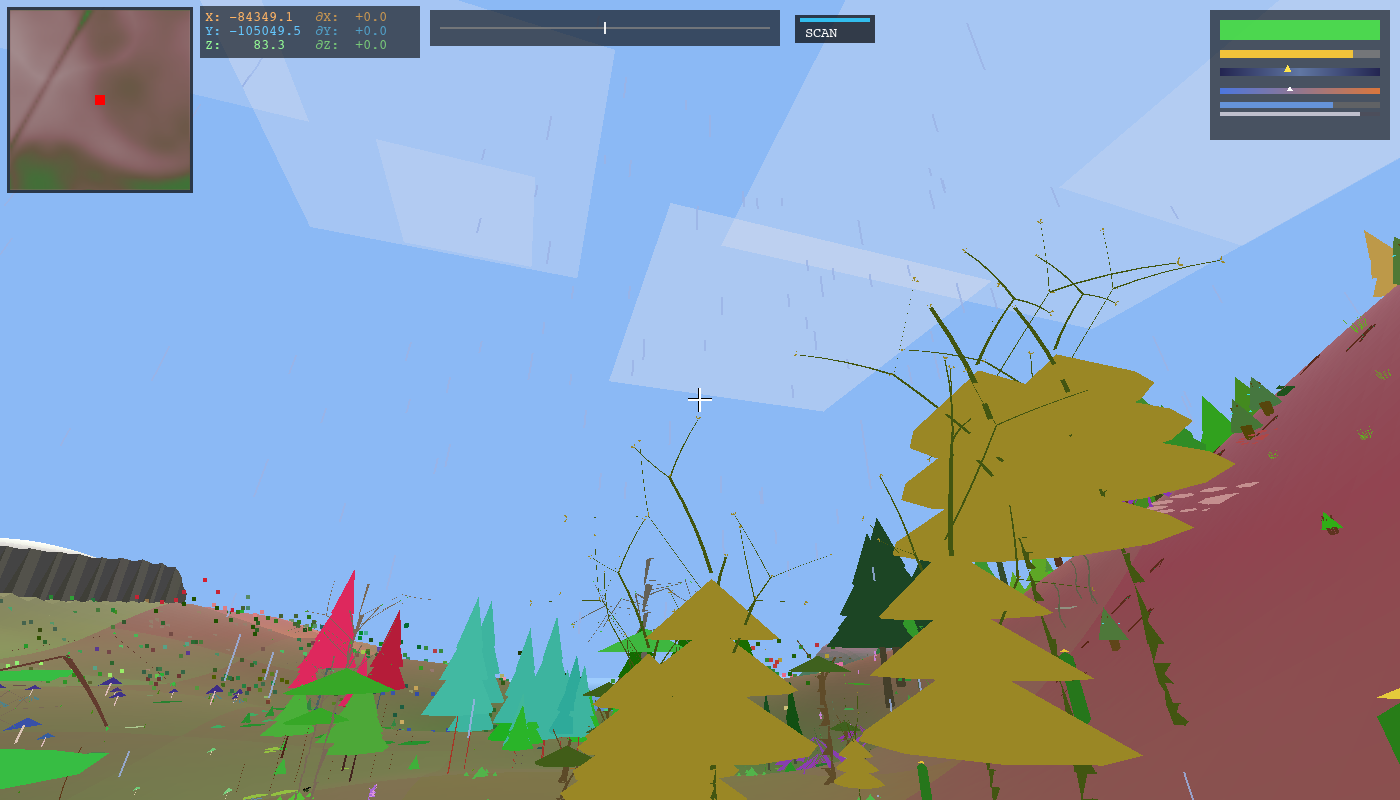Screen dimensions: 1400x800
Task: Click the handle of the top-center slider
Action: pyautogui.click(x=606, y=27)
